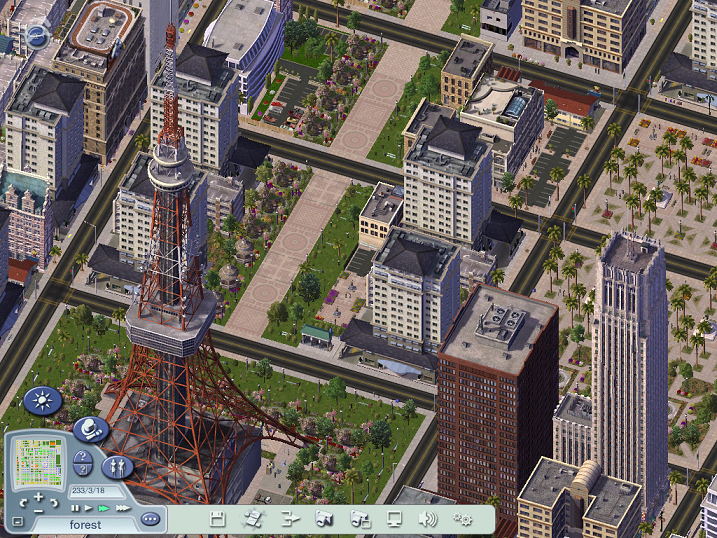Set simulation to normal play speed

89,508
